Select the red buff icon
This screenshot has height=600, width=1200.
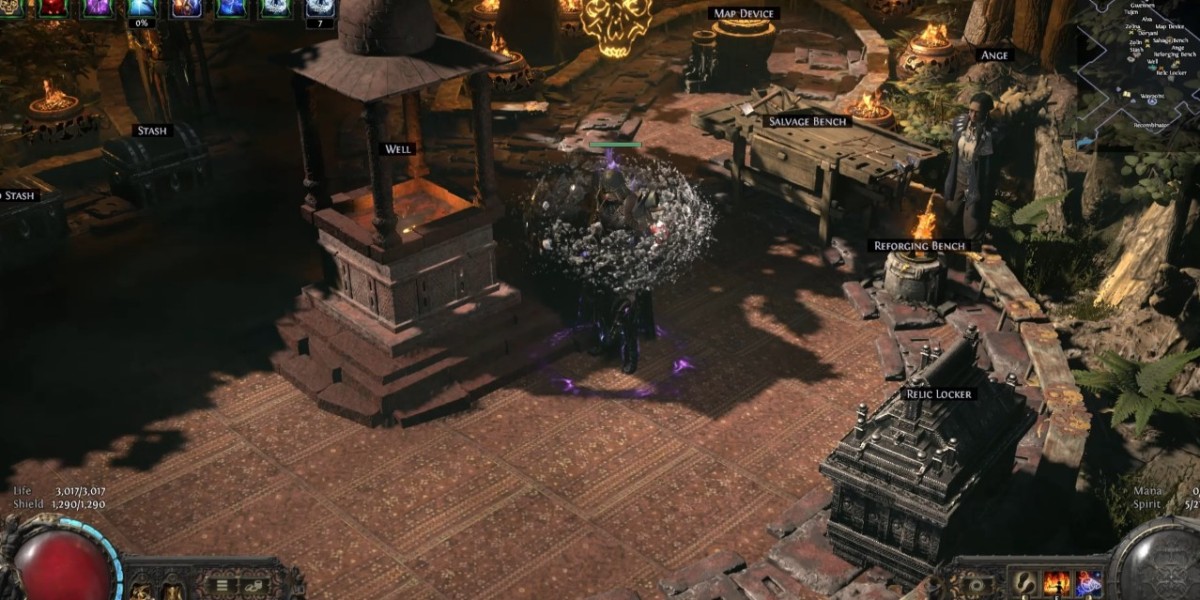[54, 8]
